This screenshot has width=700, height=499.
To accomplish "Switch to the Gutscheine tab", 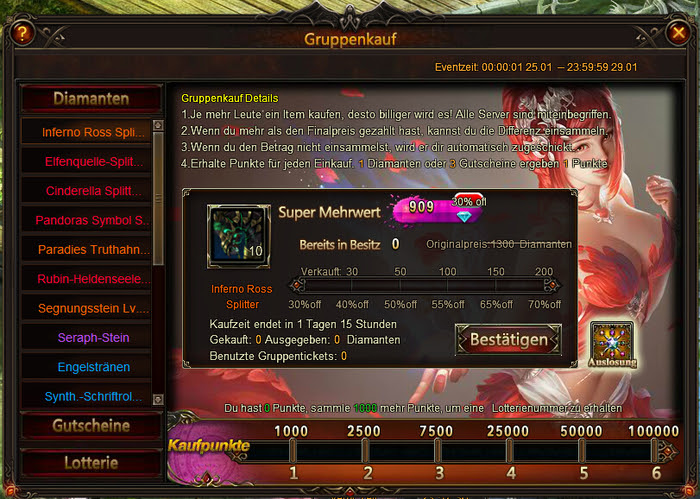I will (91, 426).
